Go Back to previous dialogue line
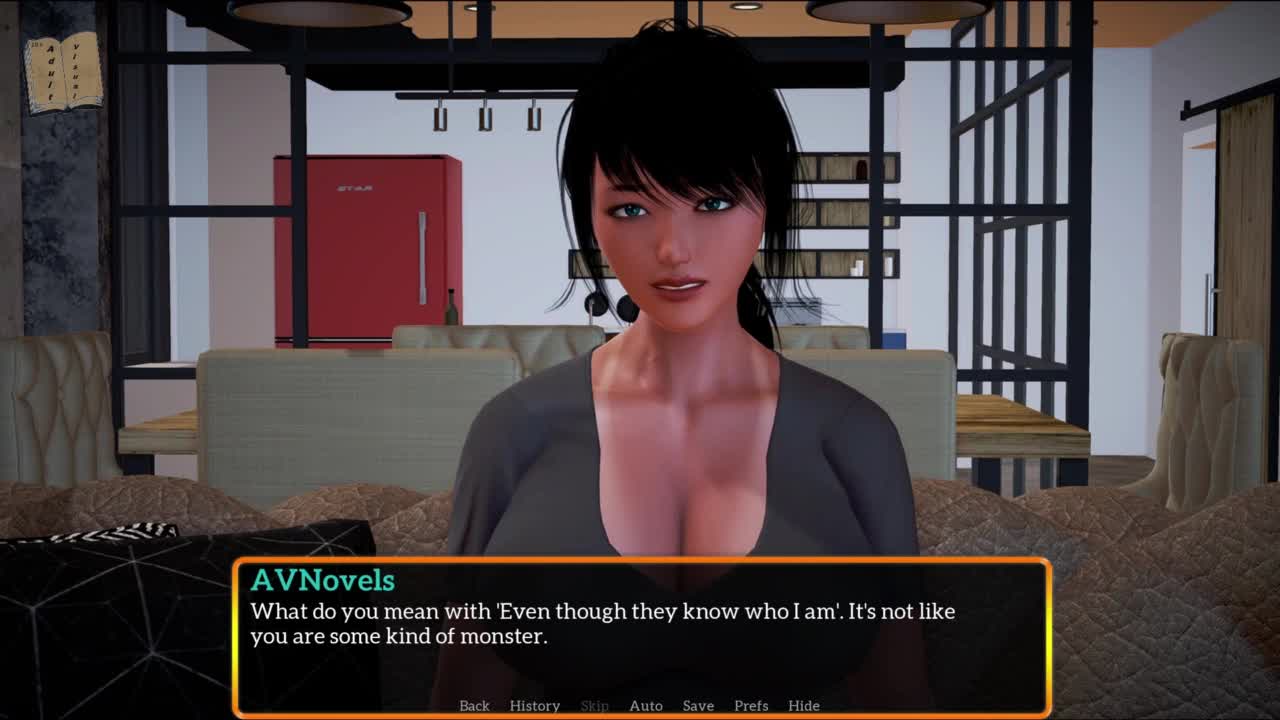The width and height of the screenshot is (1280, 720). pos(474,705)
